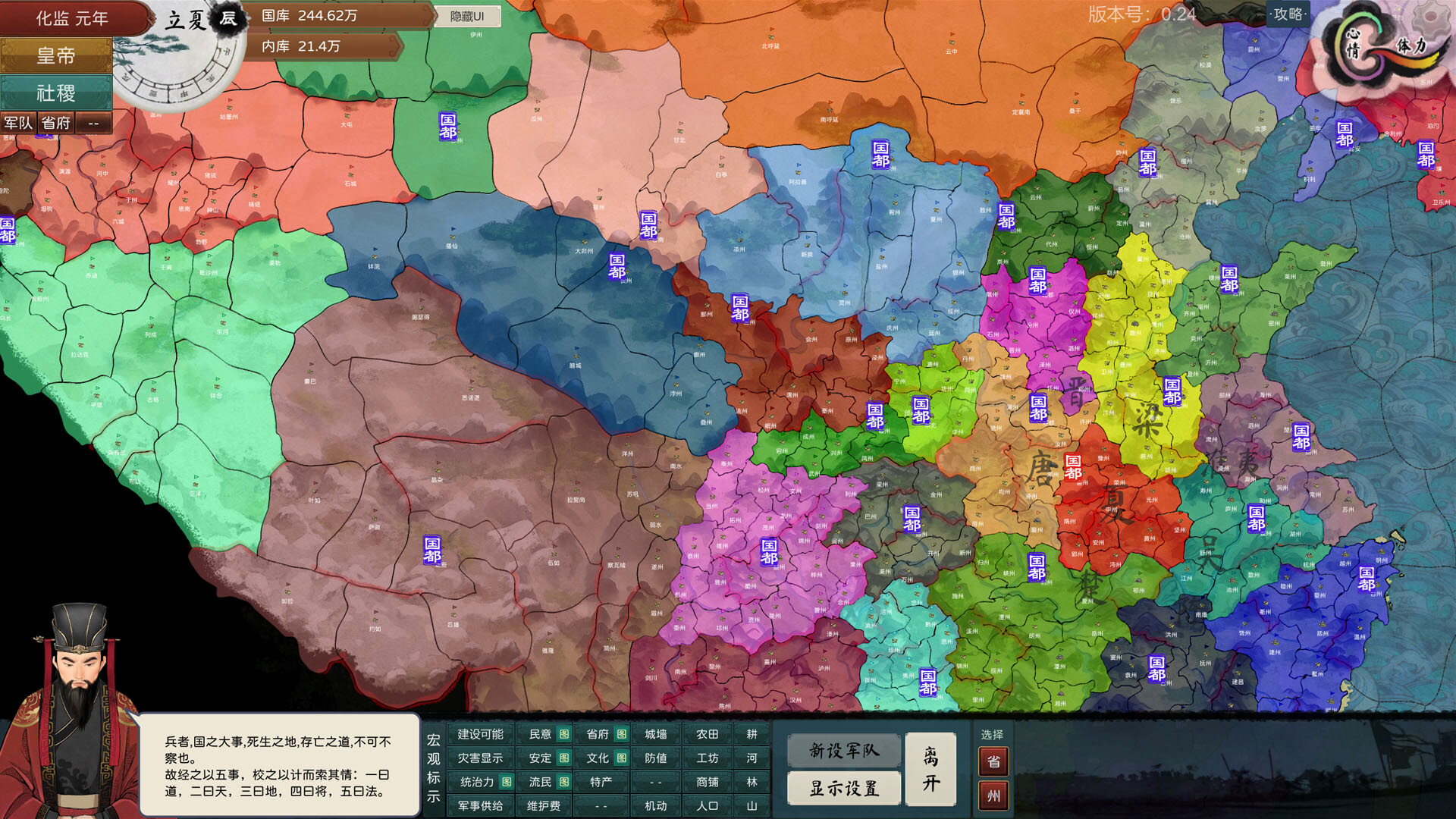
Task: Click the 民意 green map icon
Action: click(x=565, y=735)
